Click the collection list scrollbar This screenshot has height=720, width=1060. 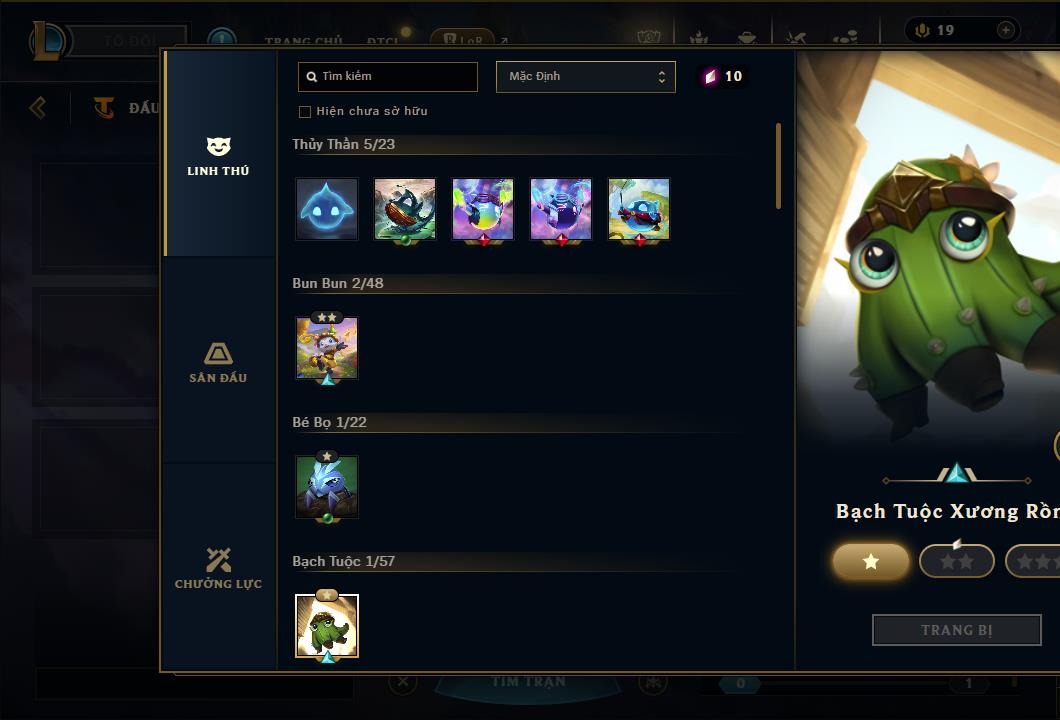coord(778,166)
